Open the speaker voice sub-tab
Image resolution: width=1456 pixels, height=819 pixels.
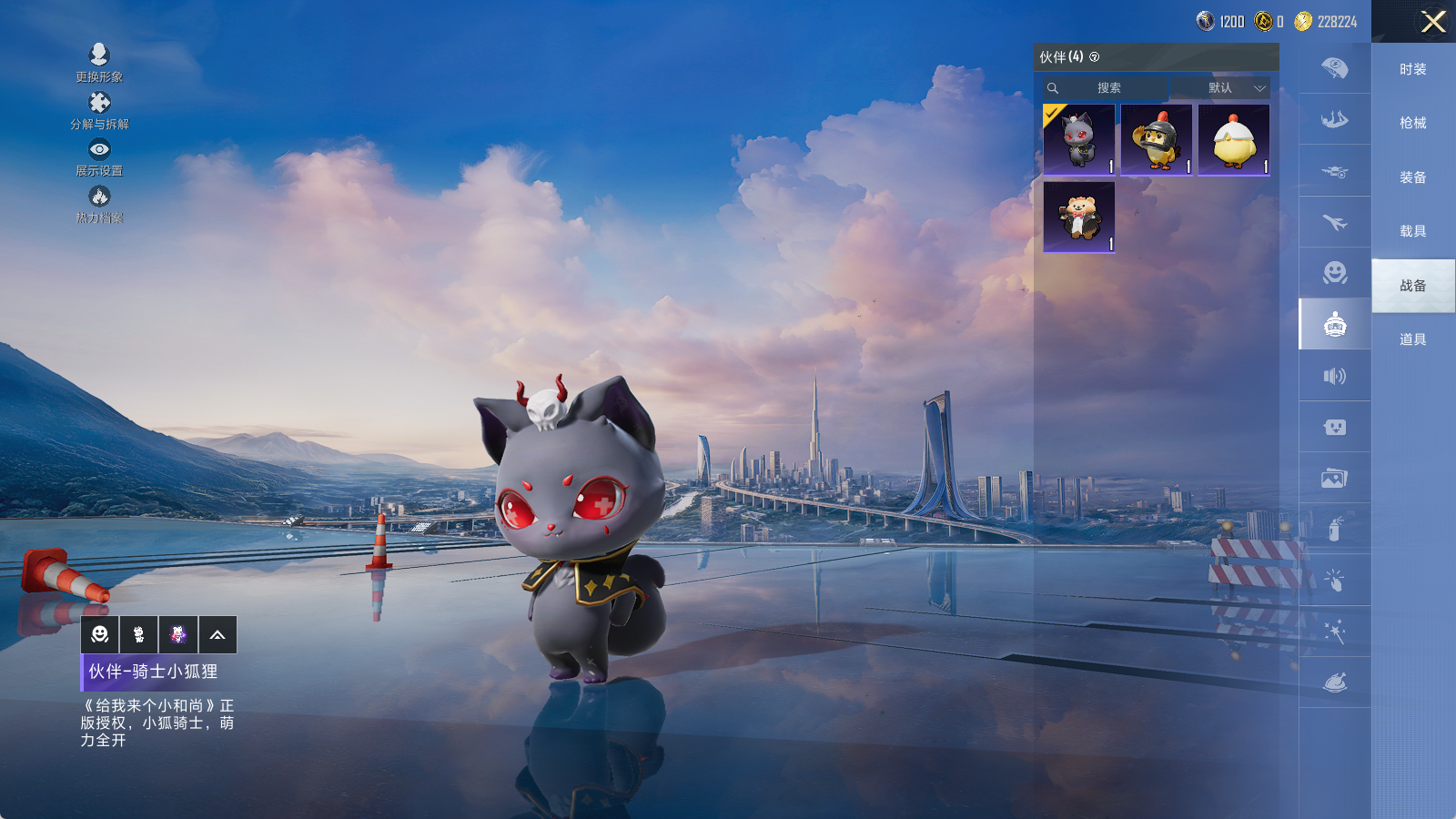pos(1334,376)
